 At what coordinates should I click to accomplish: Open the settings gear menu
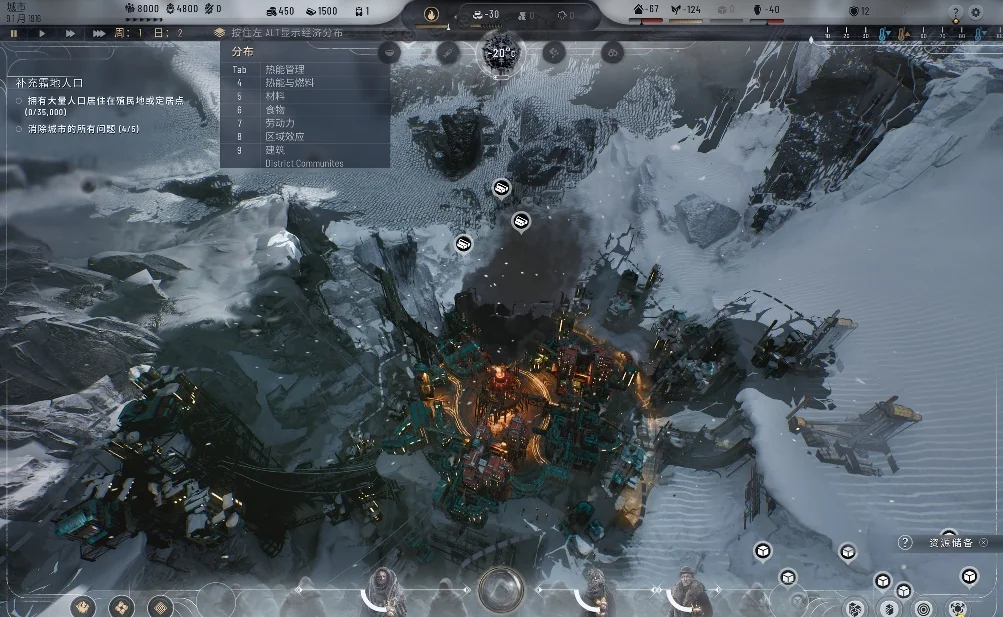977,13
